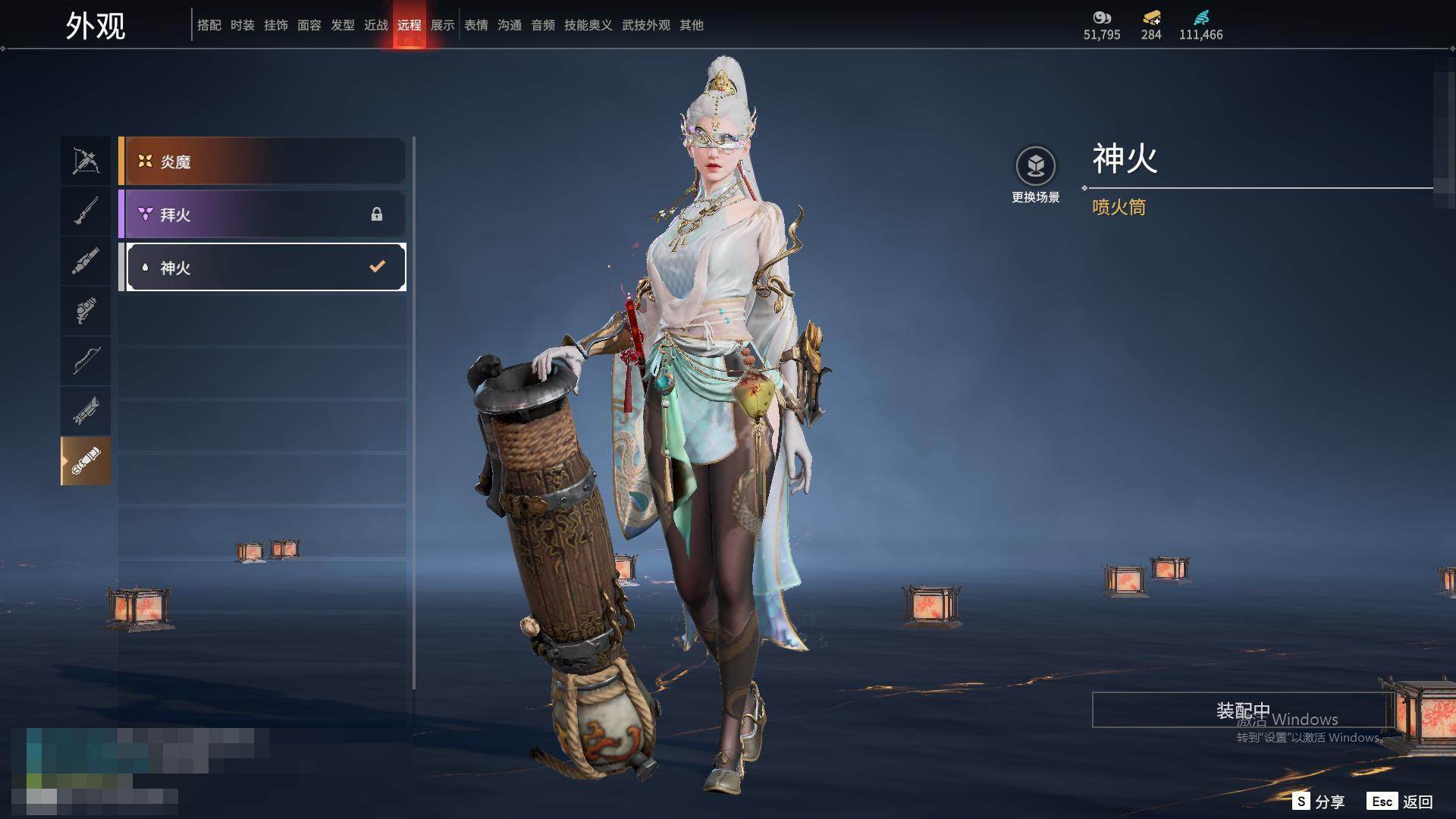This screenshot has width=1456, height=819.
Task: Go to the 发型 hairstyle tab
Action: point(343,25)
